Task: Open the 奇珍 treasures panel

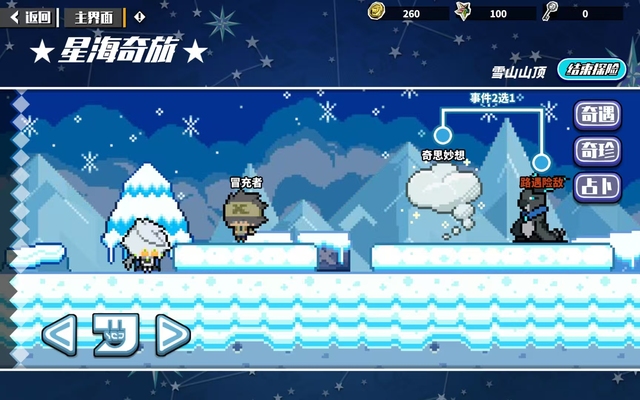Action: (x=597, y=151)
